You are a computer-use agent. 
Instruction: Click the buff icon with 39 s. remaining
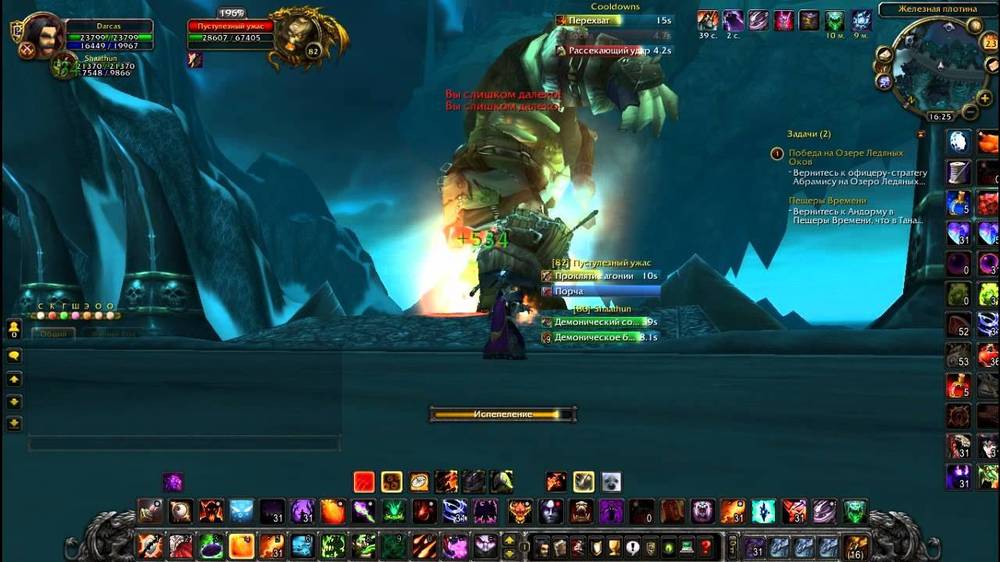pos(708,20)
